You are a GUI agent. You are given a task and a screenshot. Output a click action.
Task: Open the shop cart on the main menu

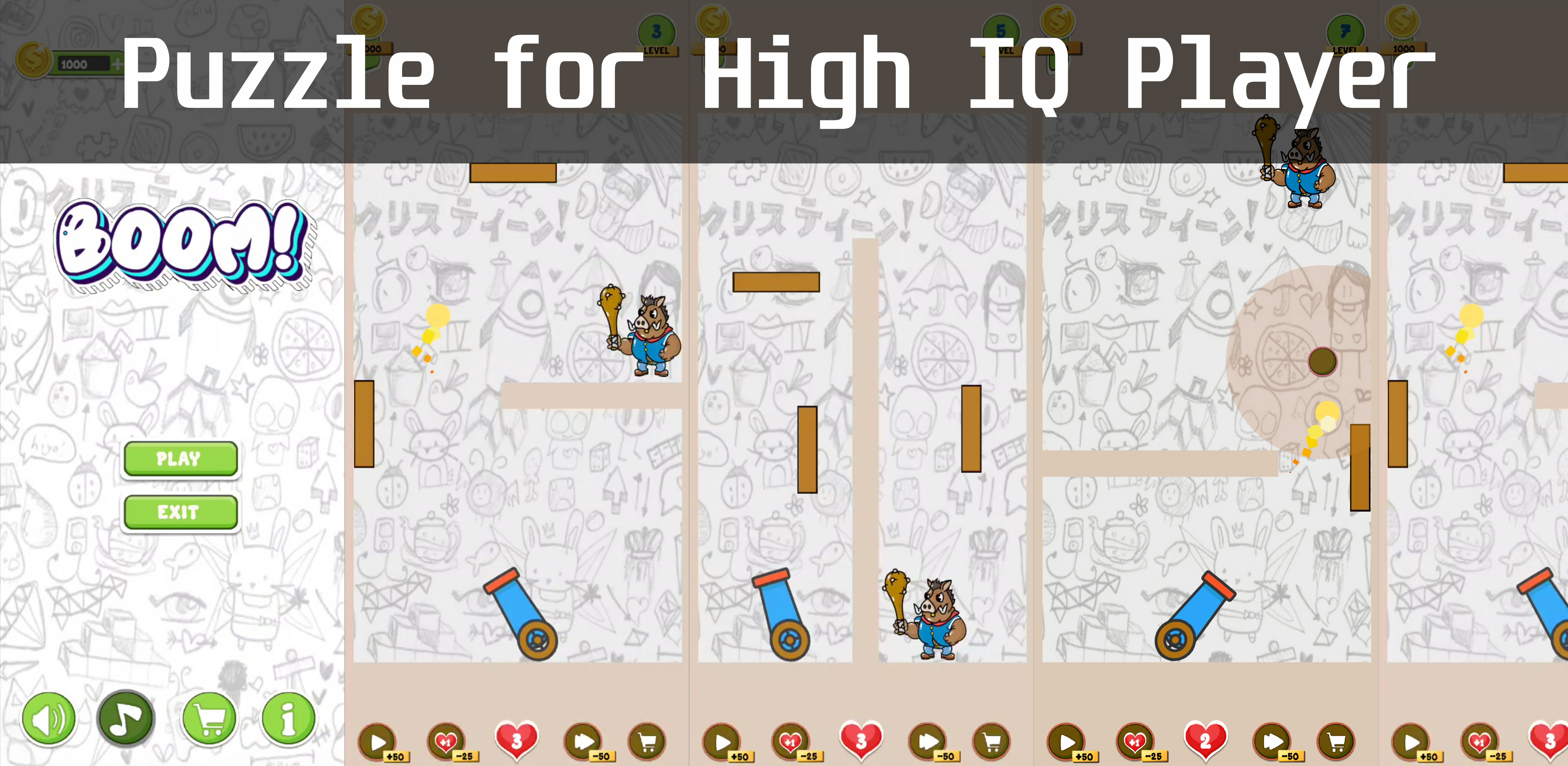(x=209, y=718)
